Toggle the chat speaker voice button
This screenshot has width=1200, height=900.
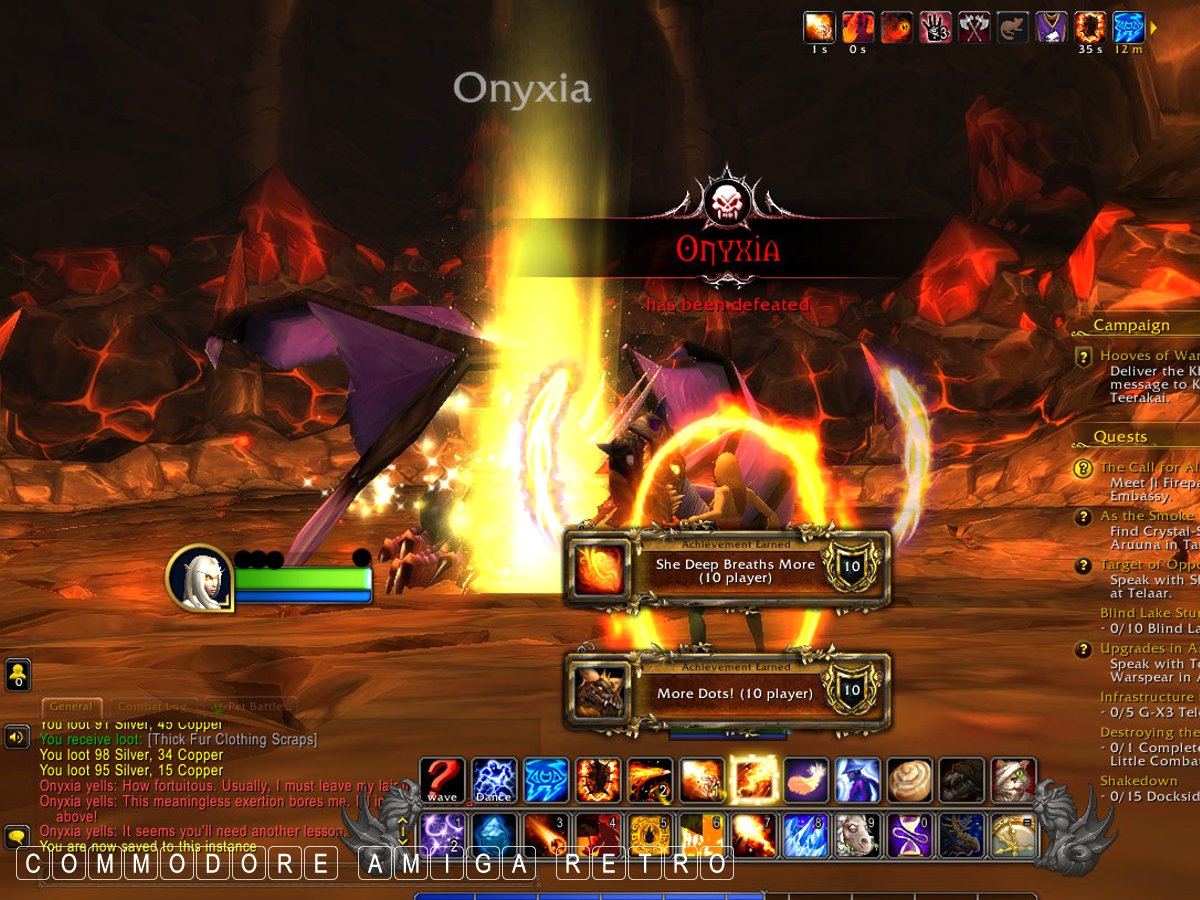click(x=17, y=738)
